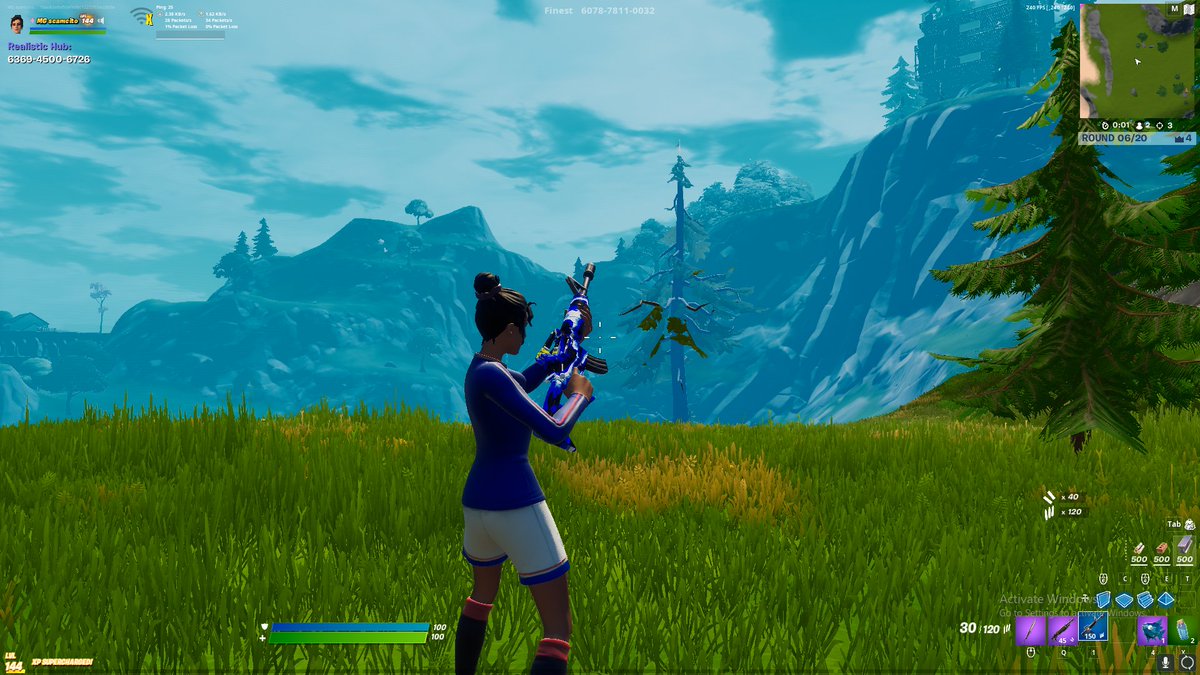Image resolution: width=1200 pixels, height=675 pixels.
Task: Open the backpack inventory icon
Action: 1190,523
